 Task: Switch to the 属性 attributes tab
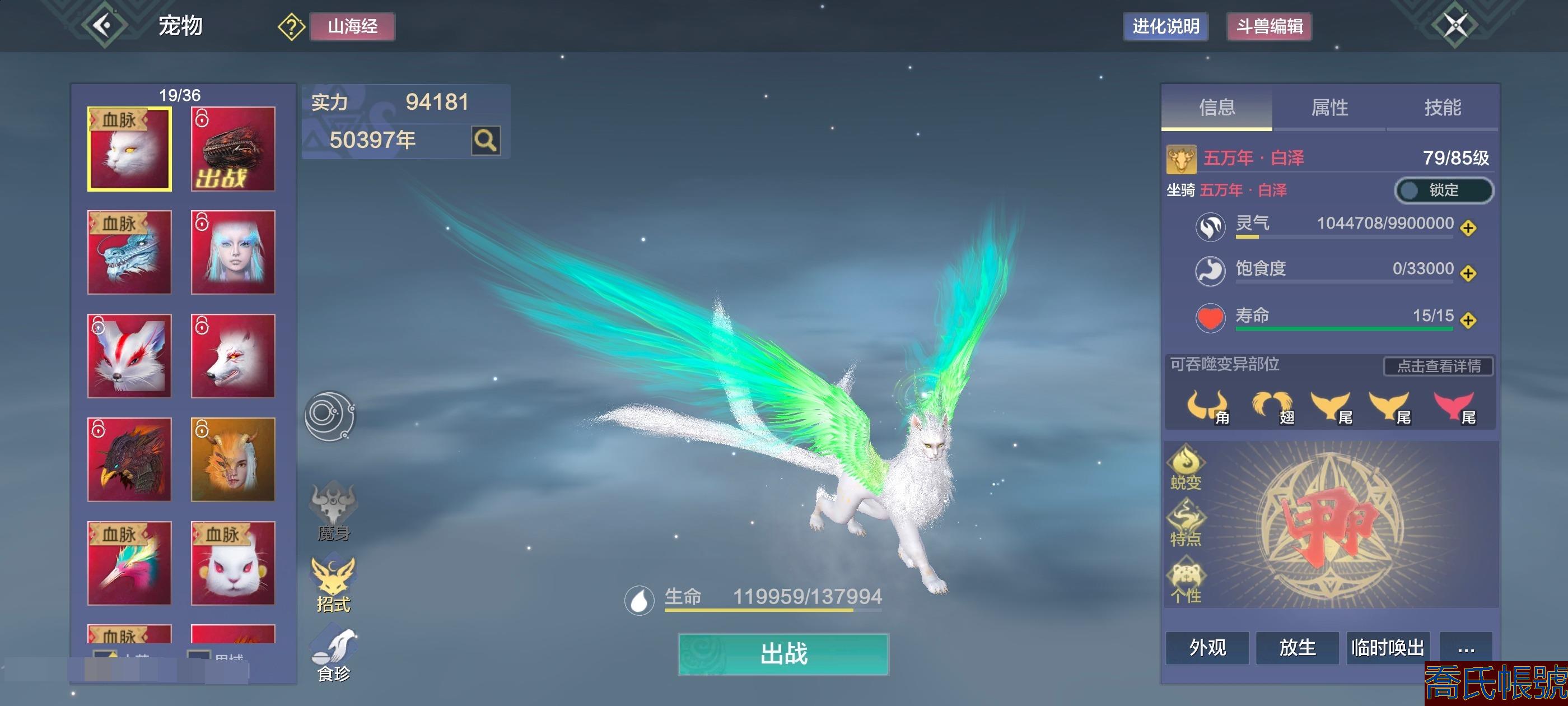click(x=1329, y=107)
